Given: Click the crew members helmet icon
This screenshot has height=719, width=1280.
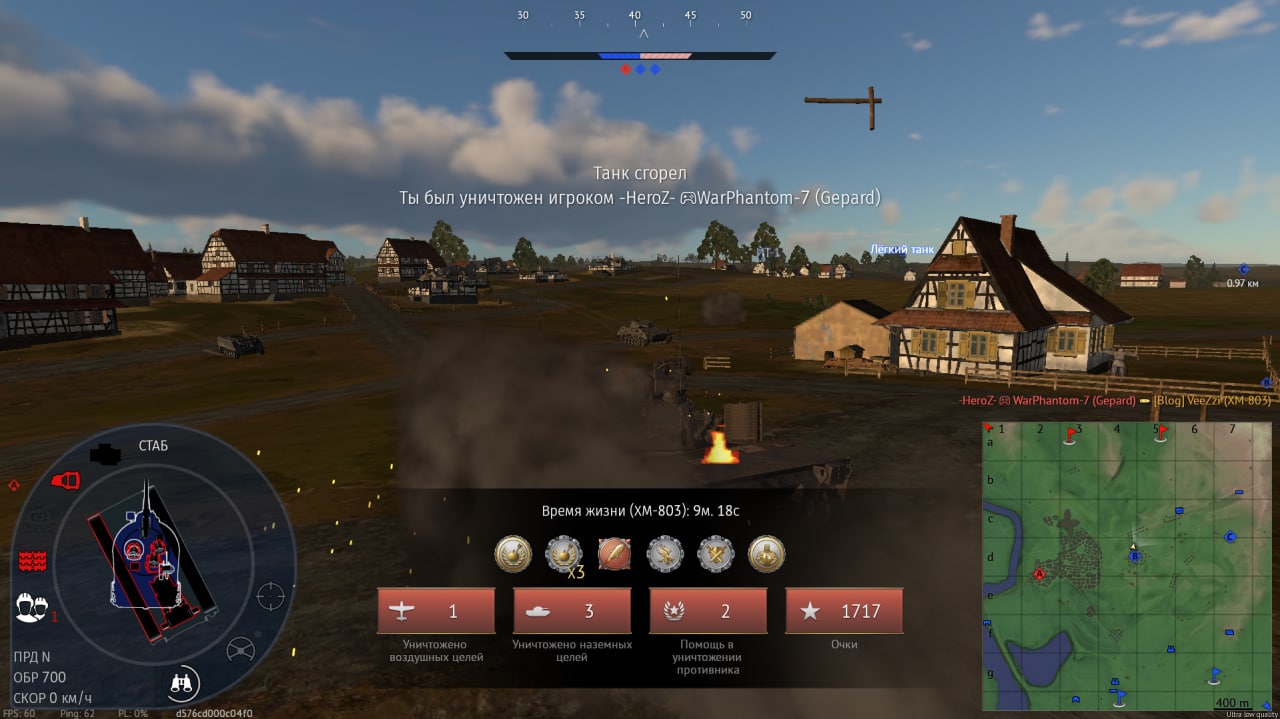Looking at the screenshot, I should click(33, 607).
